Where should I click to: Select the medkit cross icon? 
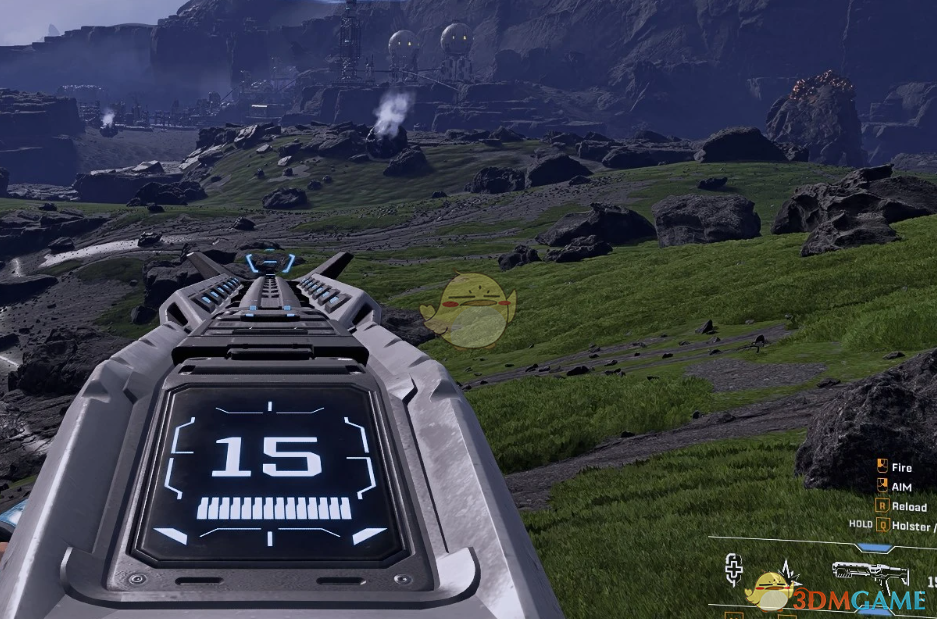[734, 570]
